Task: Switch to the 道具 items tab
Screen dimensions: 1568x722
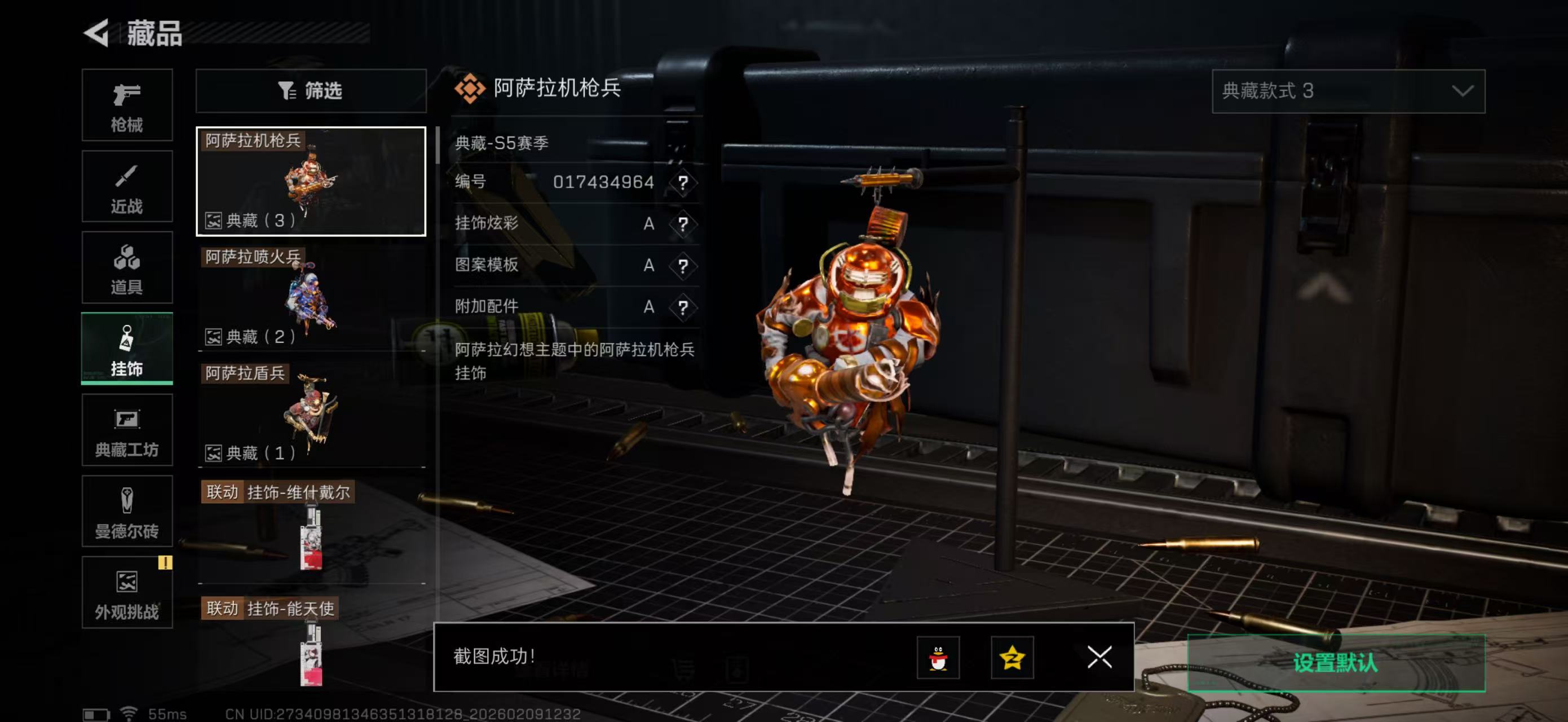Action: (127, 267)
